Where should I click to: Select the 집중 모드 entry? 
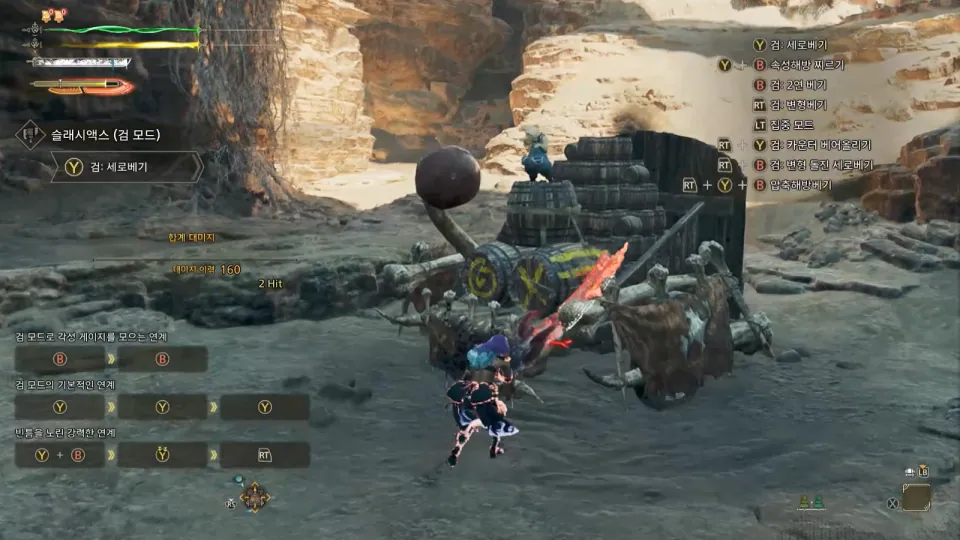(791, 125)
